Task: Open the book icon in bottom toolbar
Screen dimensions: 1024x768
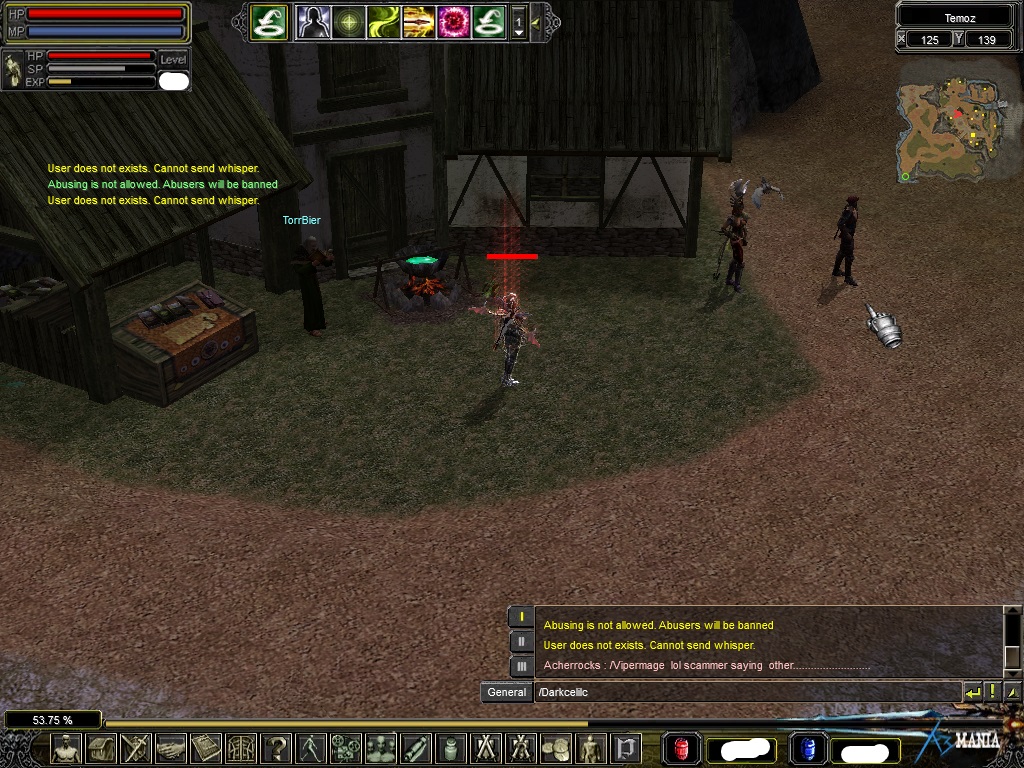Action: (x=206, y=748)
